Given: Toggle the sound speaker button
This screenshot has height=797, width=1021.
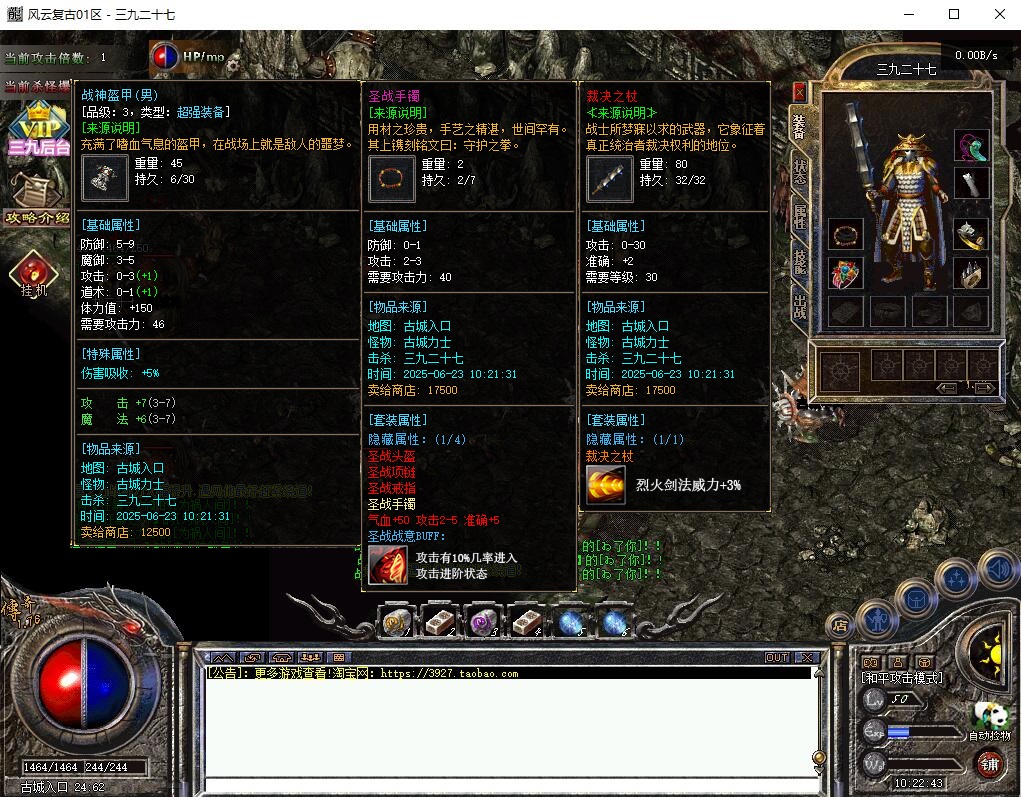Looking at the screenshot, I should pyautogui.click(x=997, y=570).
